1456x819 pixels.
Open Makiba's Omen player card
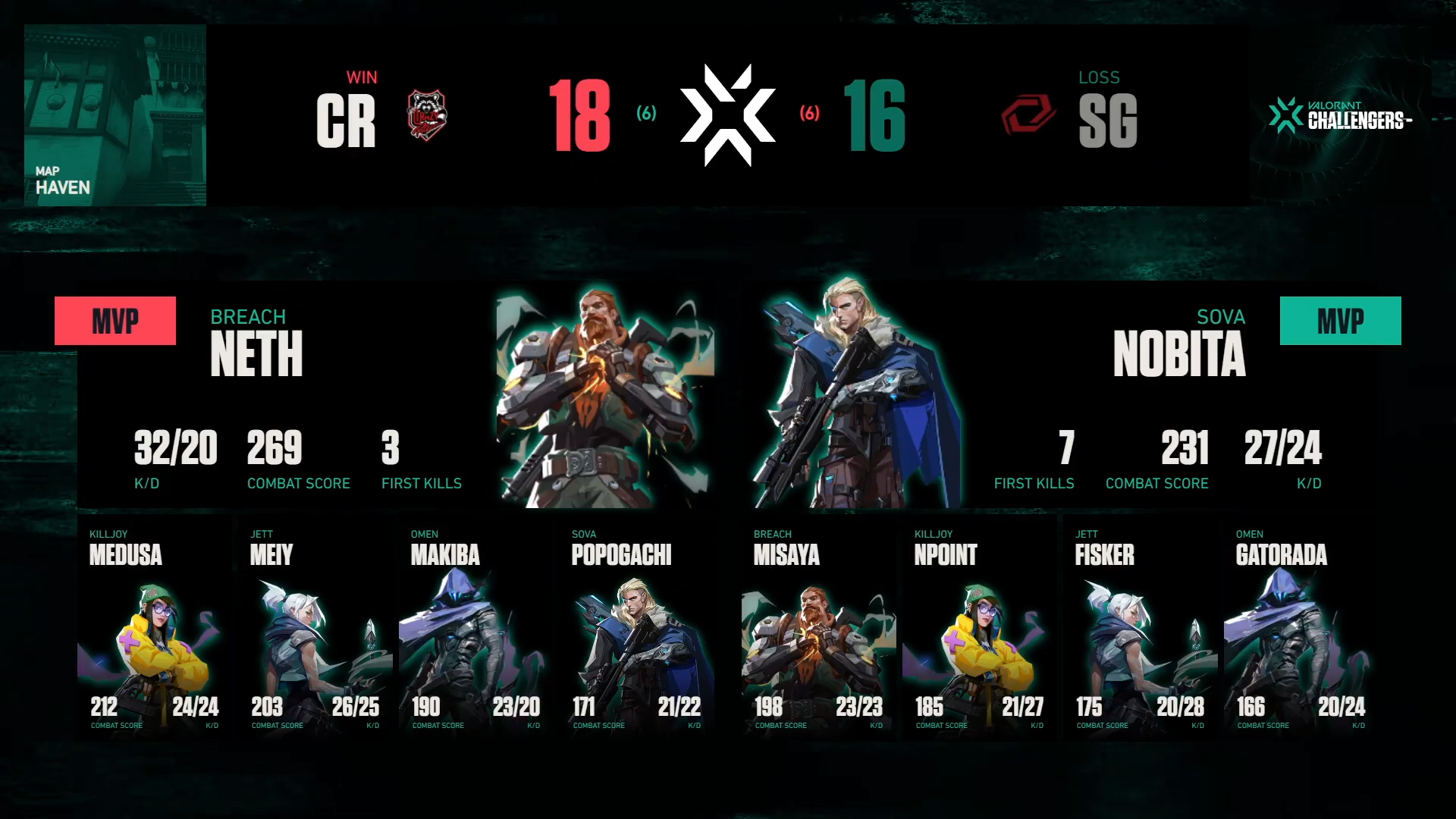coord(476,629)
